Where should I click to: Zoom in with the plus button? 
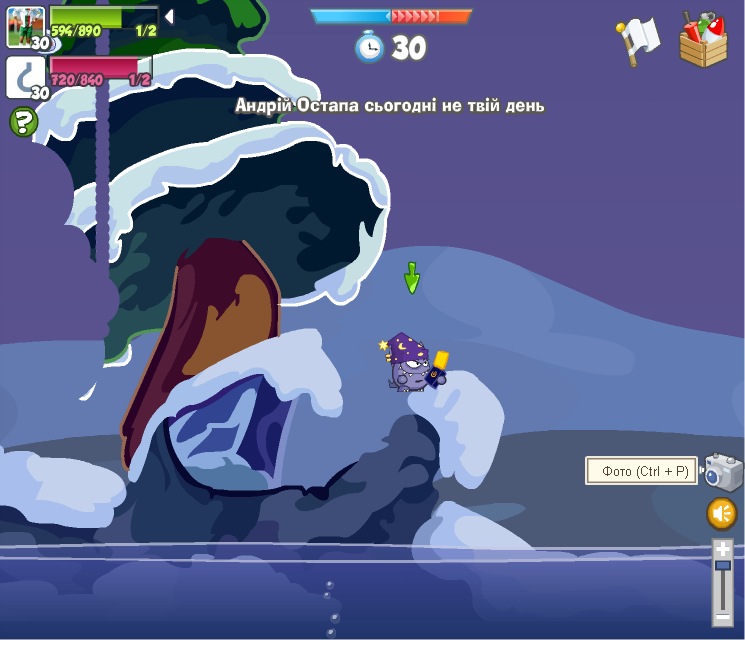(722, 550)
